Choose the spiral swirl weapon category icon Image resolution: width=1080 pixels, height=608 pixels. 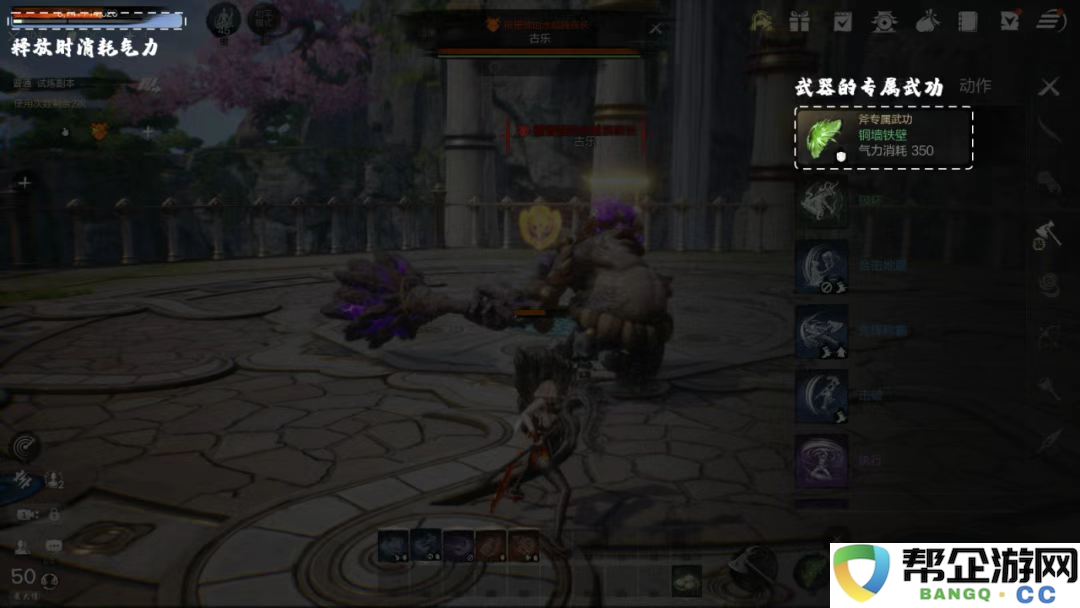pos(1048,285)
